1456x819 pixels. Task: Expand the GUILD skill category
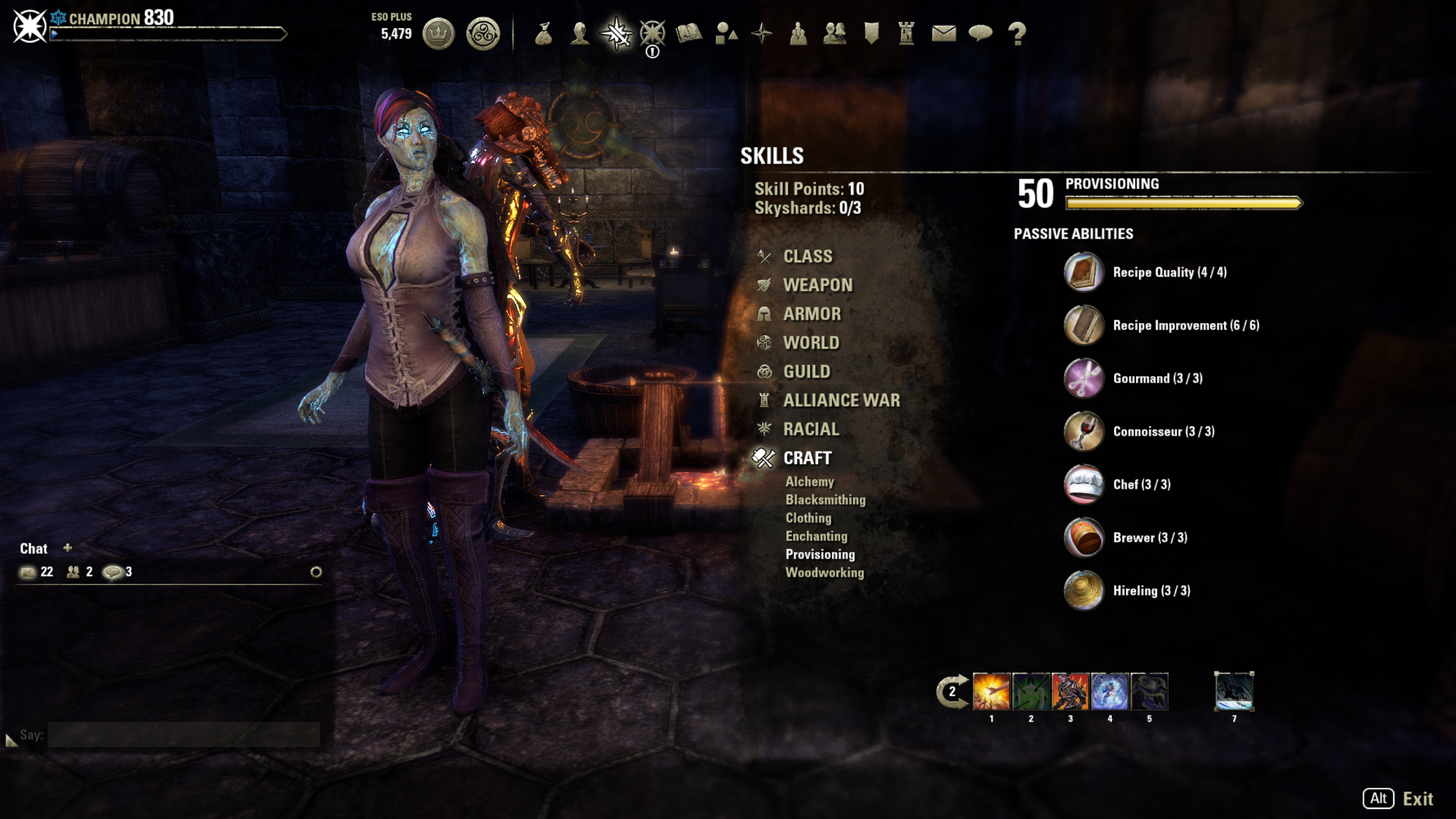pos(806,372)
